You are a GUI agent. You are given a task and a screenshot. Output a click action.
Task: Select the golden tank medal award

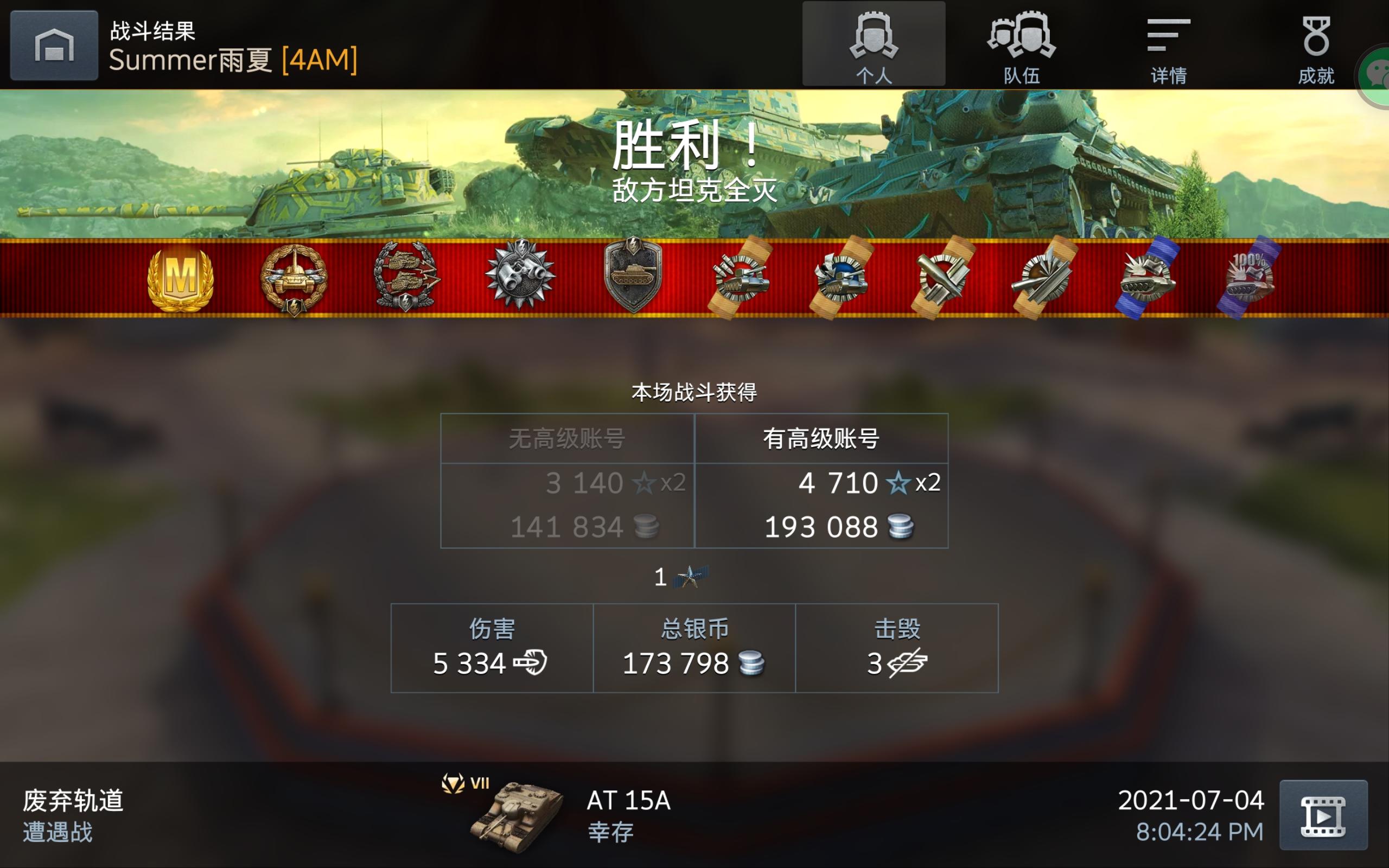pos(295,279)
